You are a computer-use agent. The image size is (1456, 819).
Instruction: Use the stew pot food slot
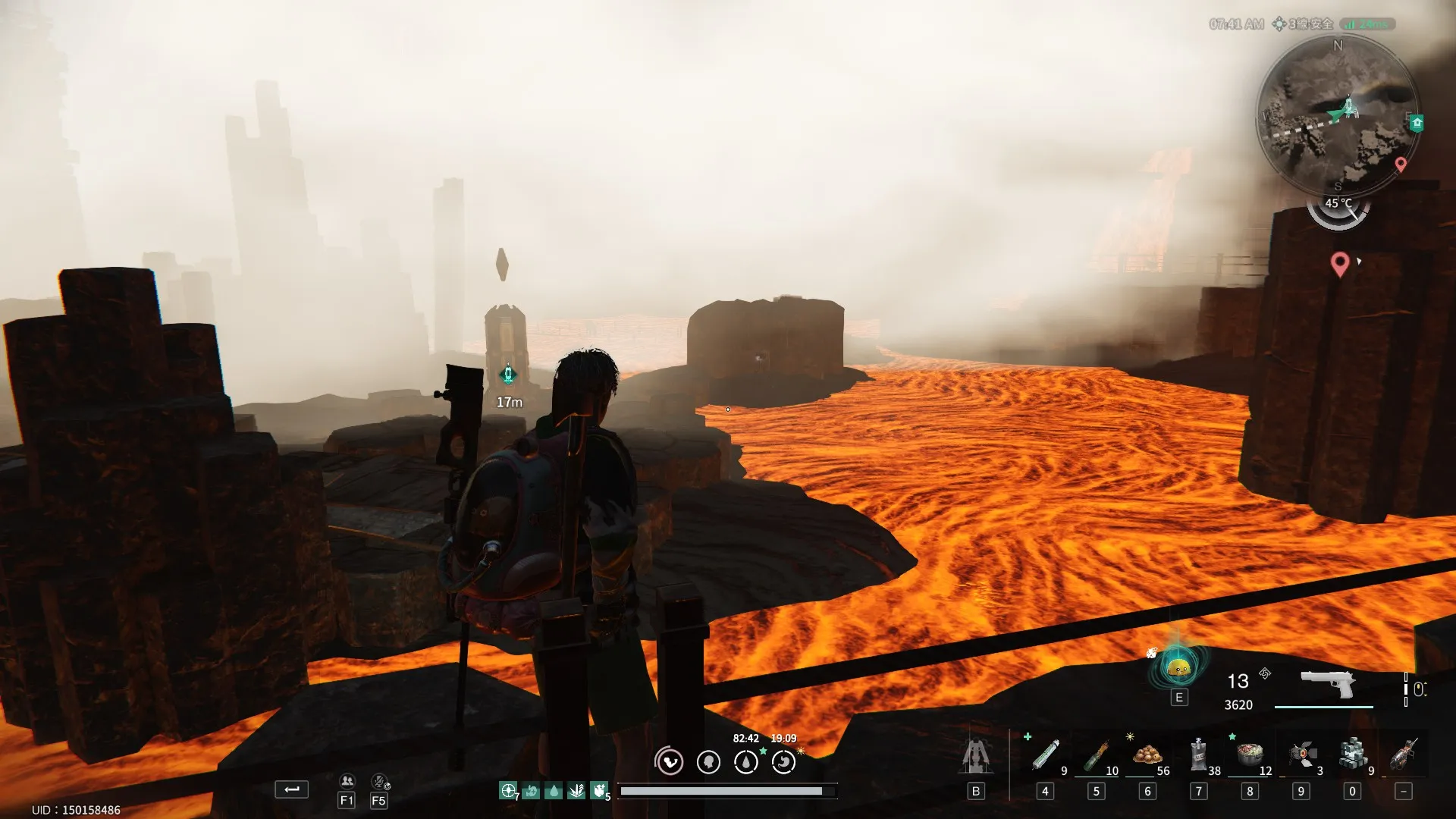(x=1250, y=755)
